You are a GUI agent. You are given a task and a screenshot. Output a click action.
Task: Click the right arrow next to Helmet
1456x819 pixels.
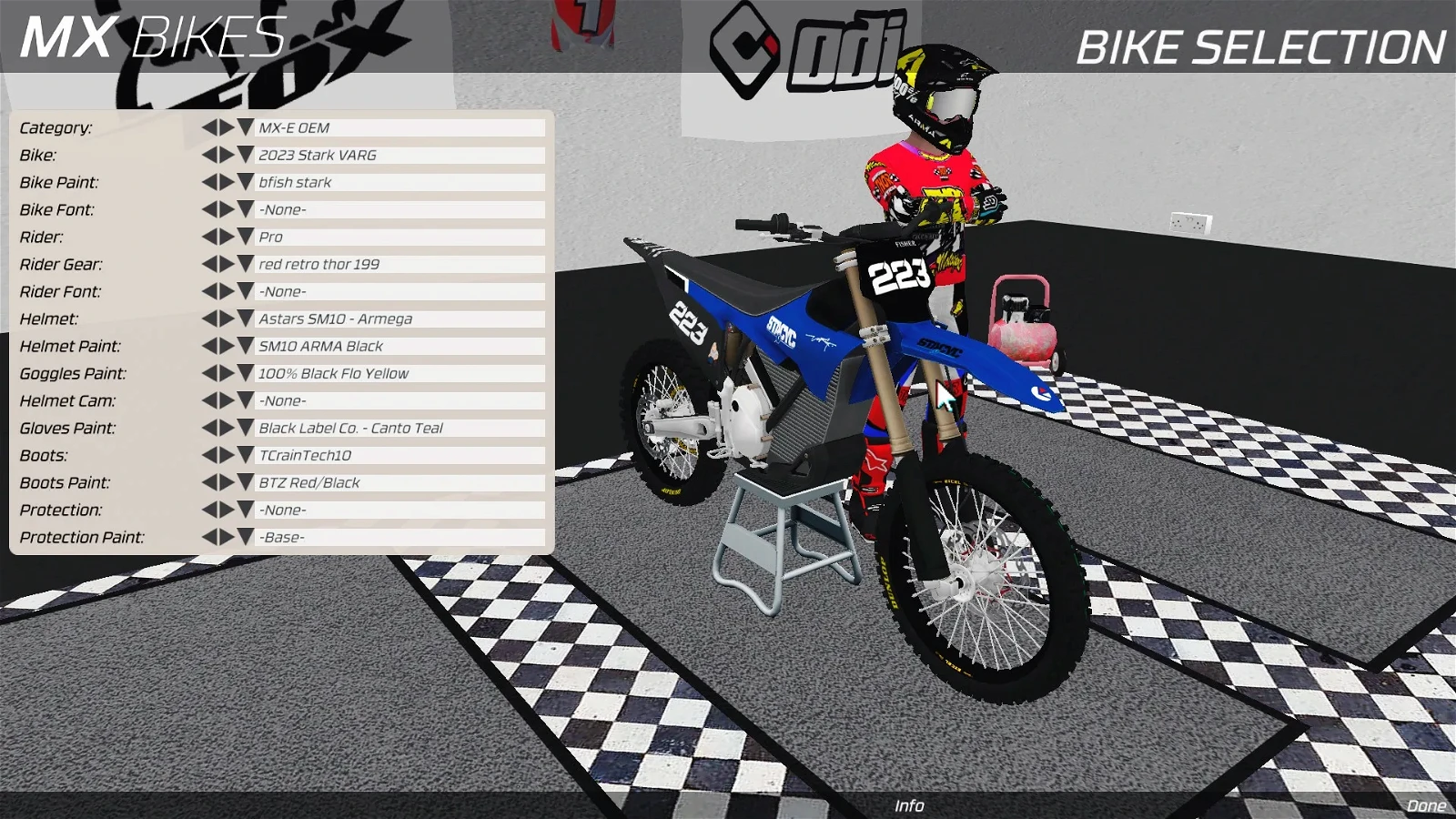point(226,318)
